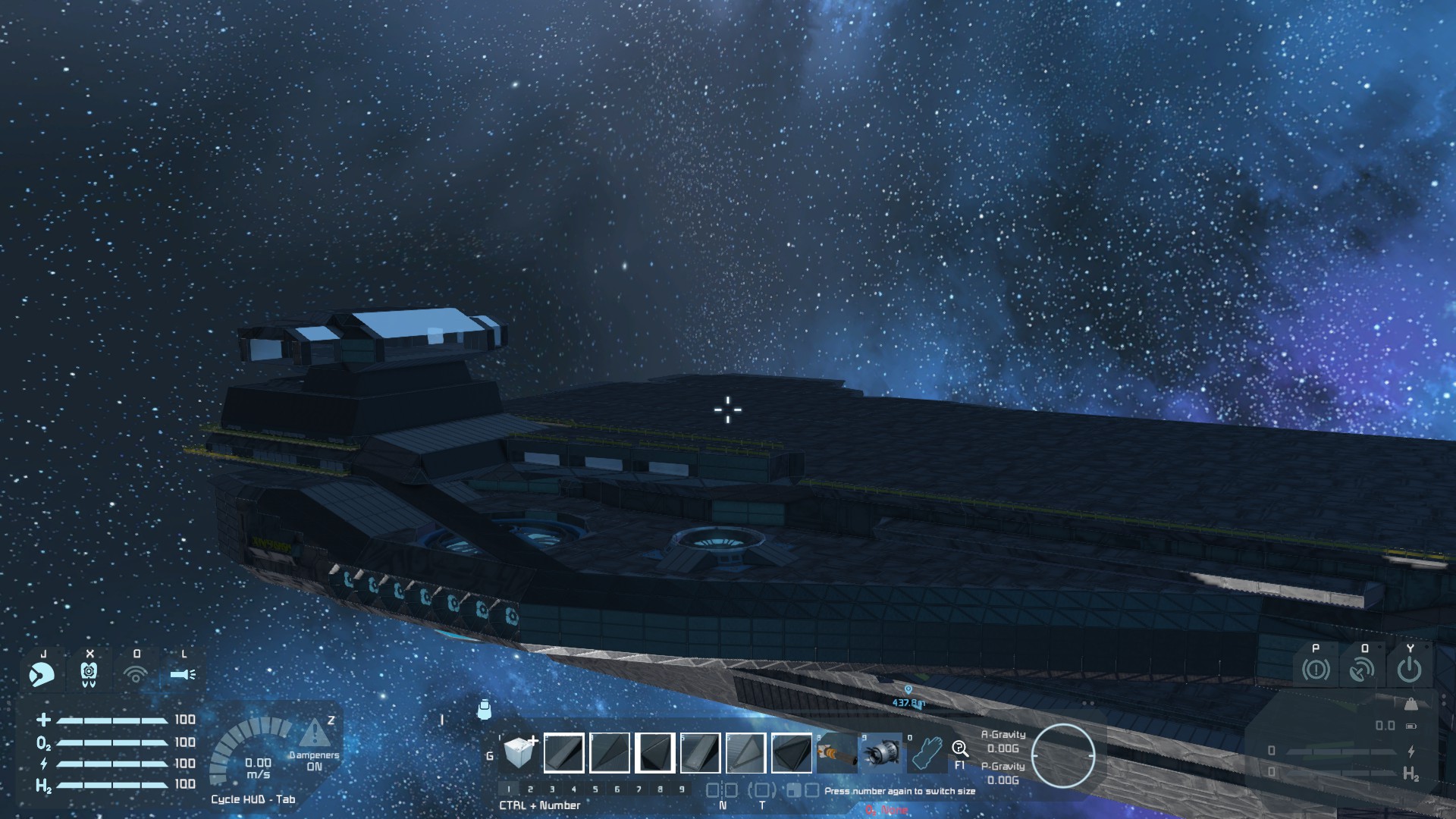
Task: Choose the empty hand glove slot
Action: [926, 753]
